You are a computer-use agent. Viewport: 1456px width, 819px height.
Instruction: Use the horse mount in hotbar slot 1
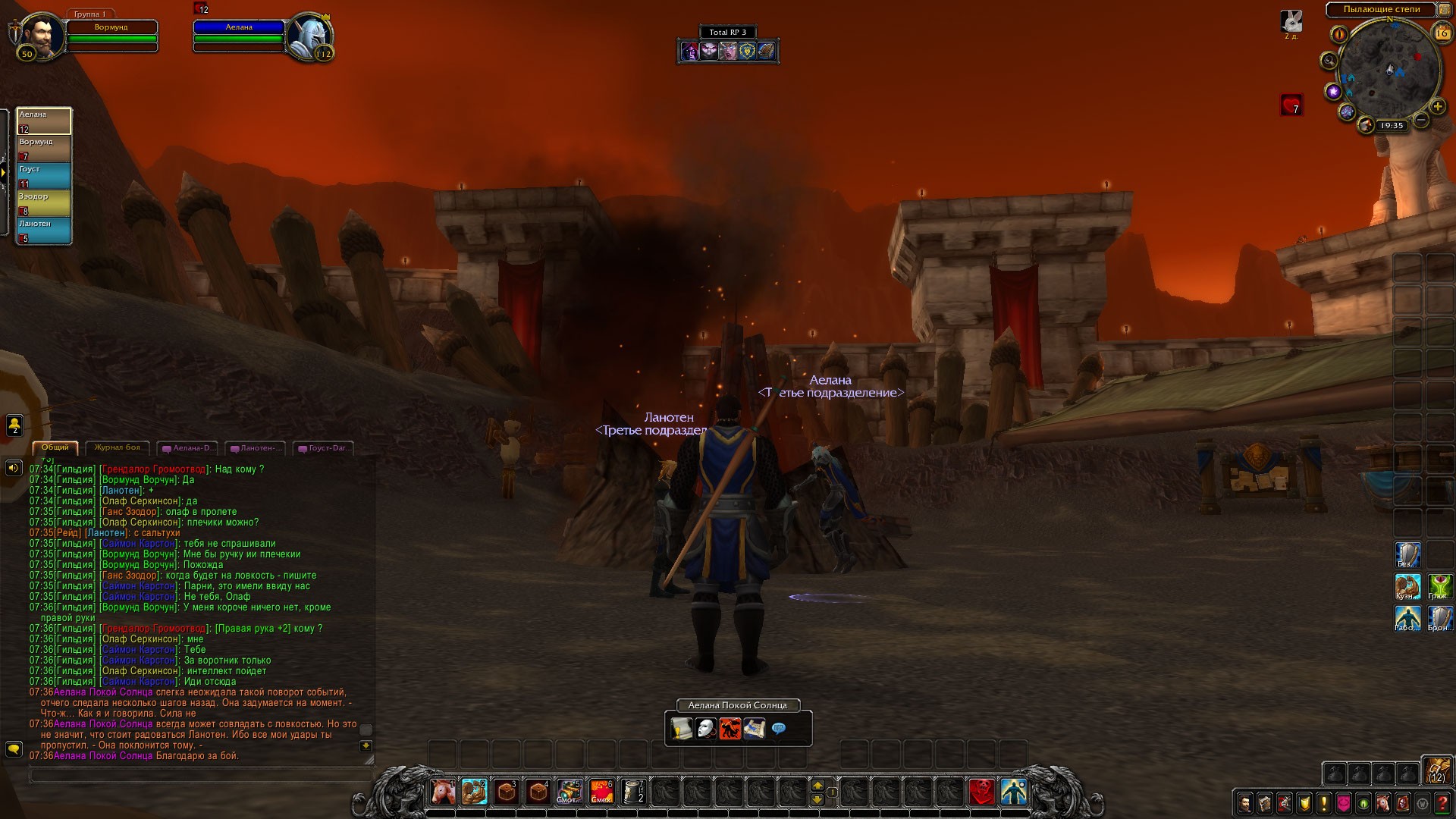tap(443, 792)
